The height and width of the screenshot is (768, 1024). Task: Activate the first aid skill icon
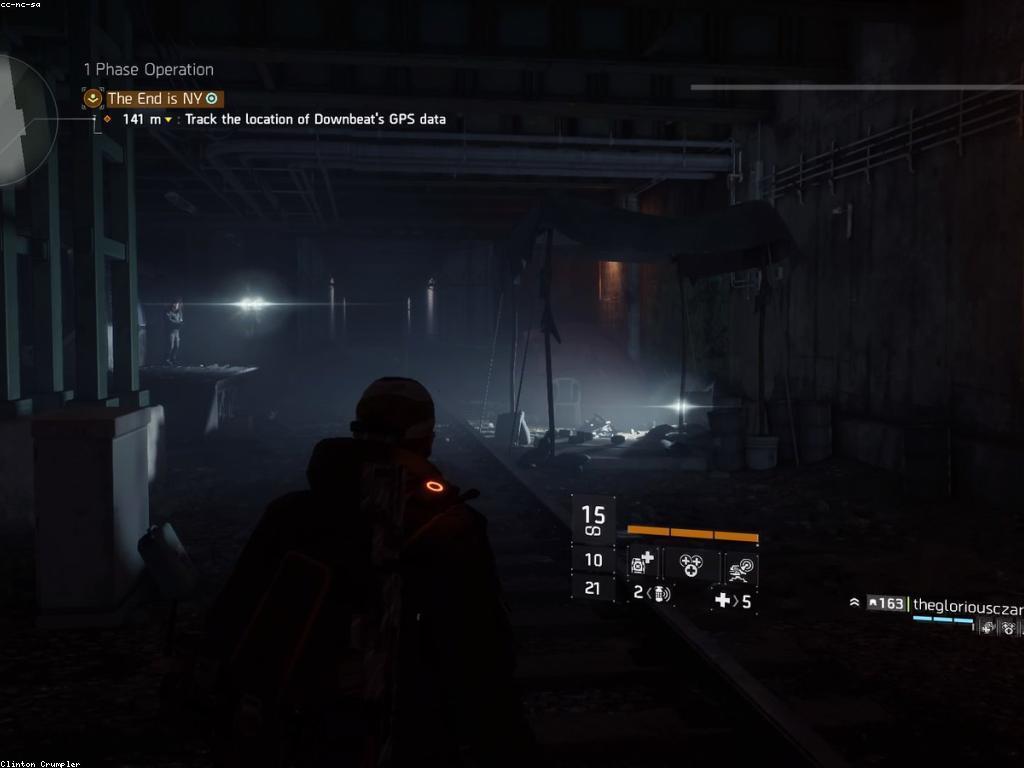click(x=642, y=564)
